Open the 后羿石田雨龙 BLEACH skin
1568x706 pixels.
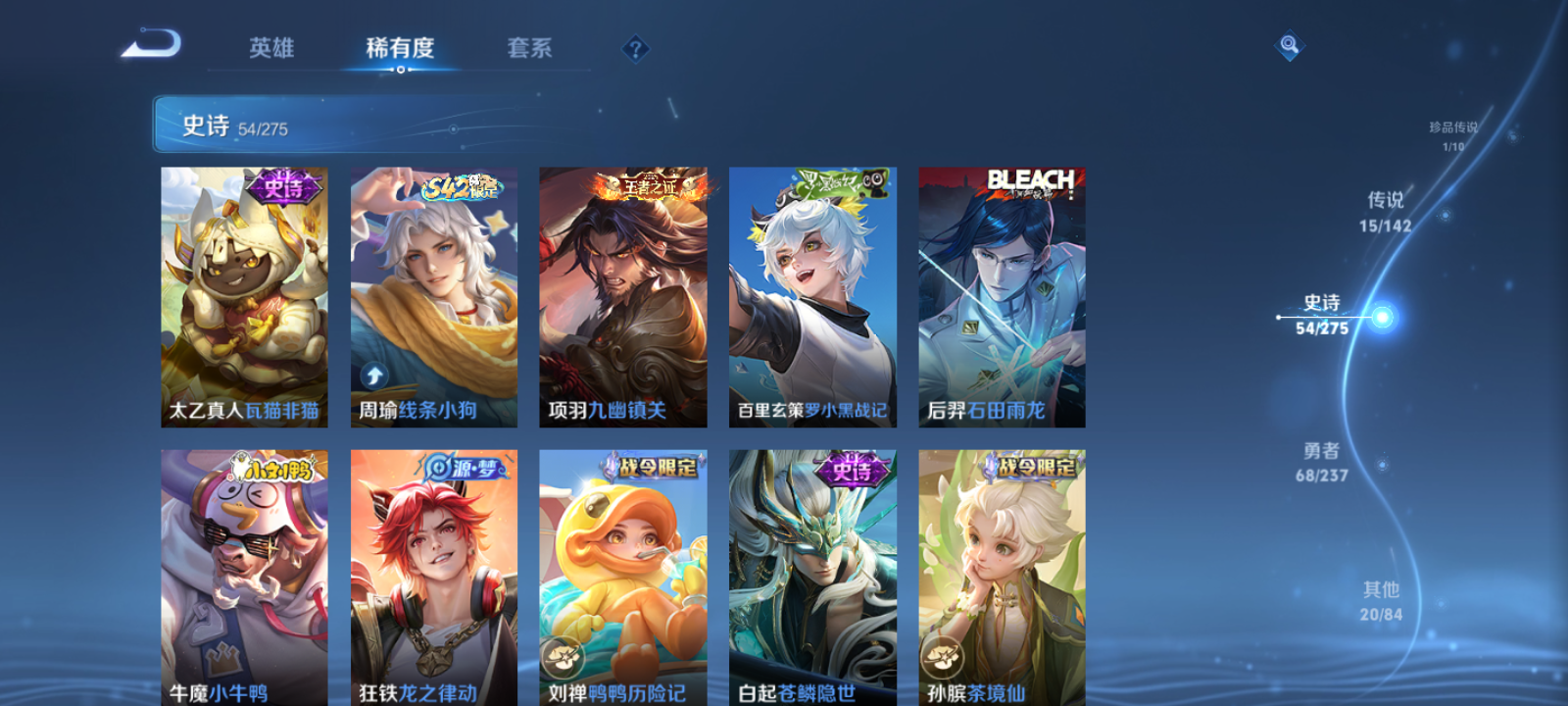(x=1002, y=294)
